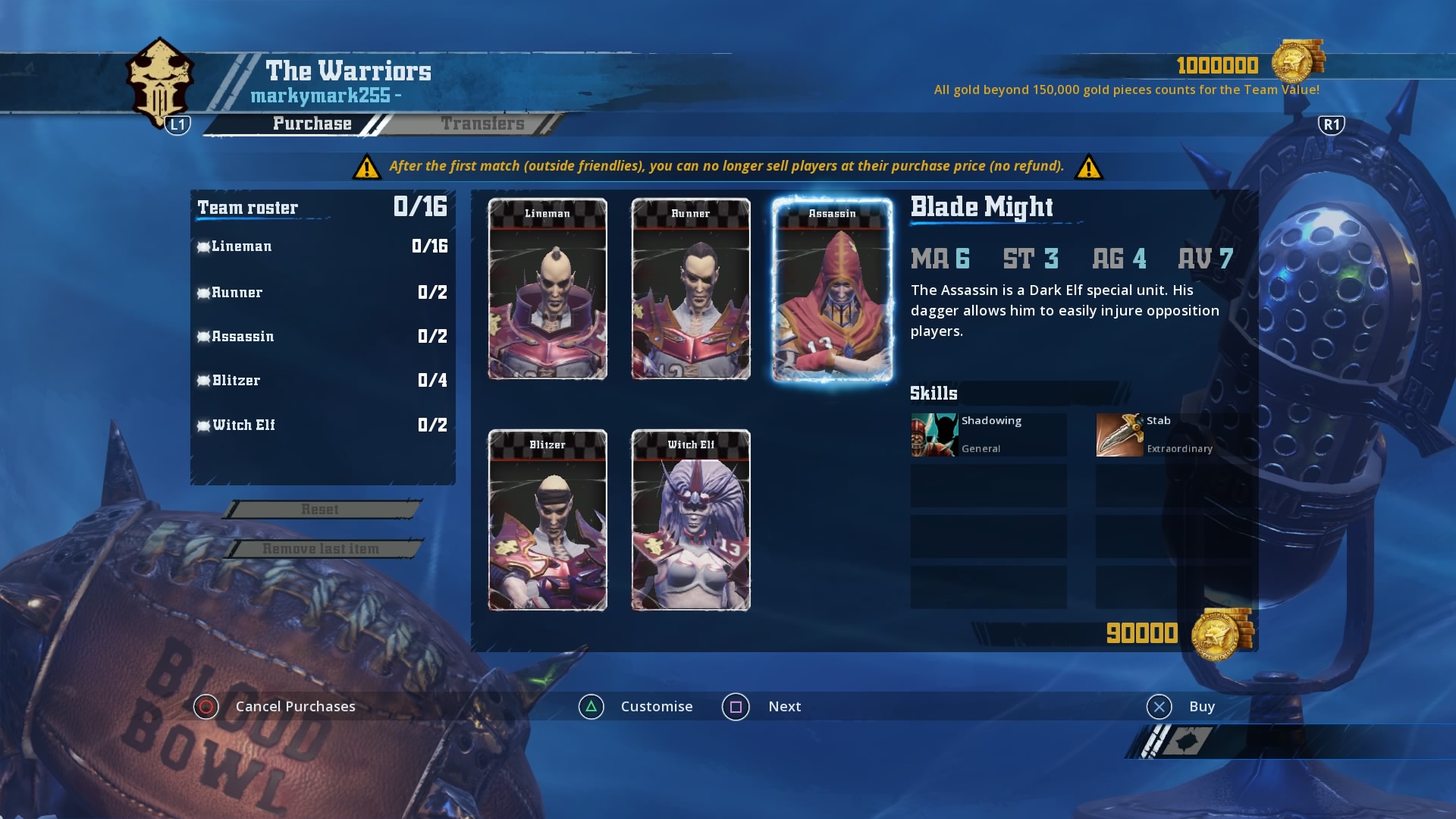Click the helmet icon beside Blitzer
Image resolution: width=1456 pixels, height=819 pixels.
click(203, 381)
